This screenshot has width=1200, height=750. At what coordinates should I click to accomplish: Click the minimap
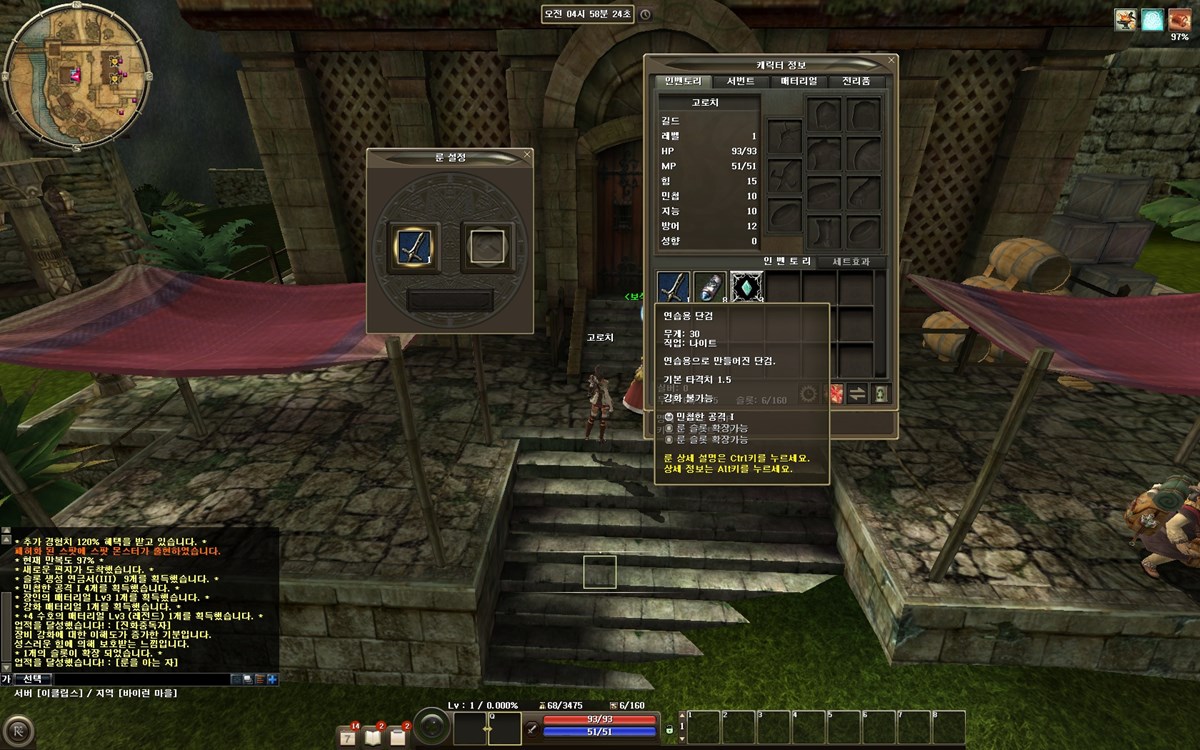point(78,79)
